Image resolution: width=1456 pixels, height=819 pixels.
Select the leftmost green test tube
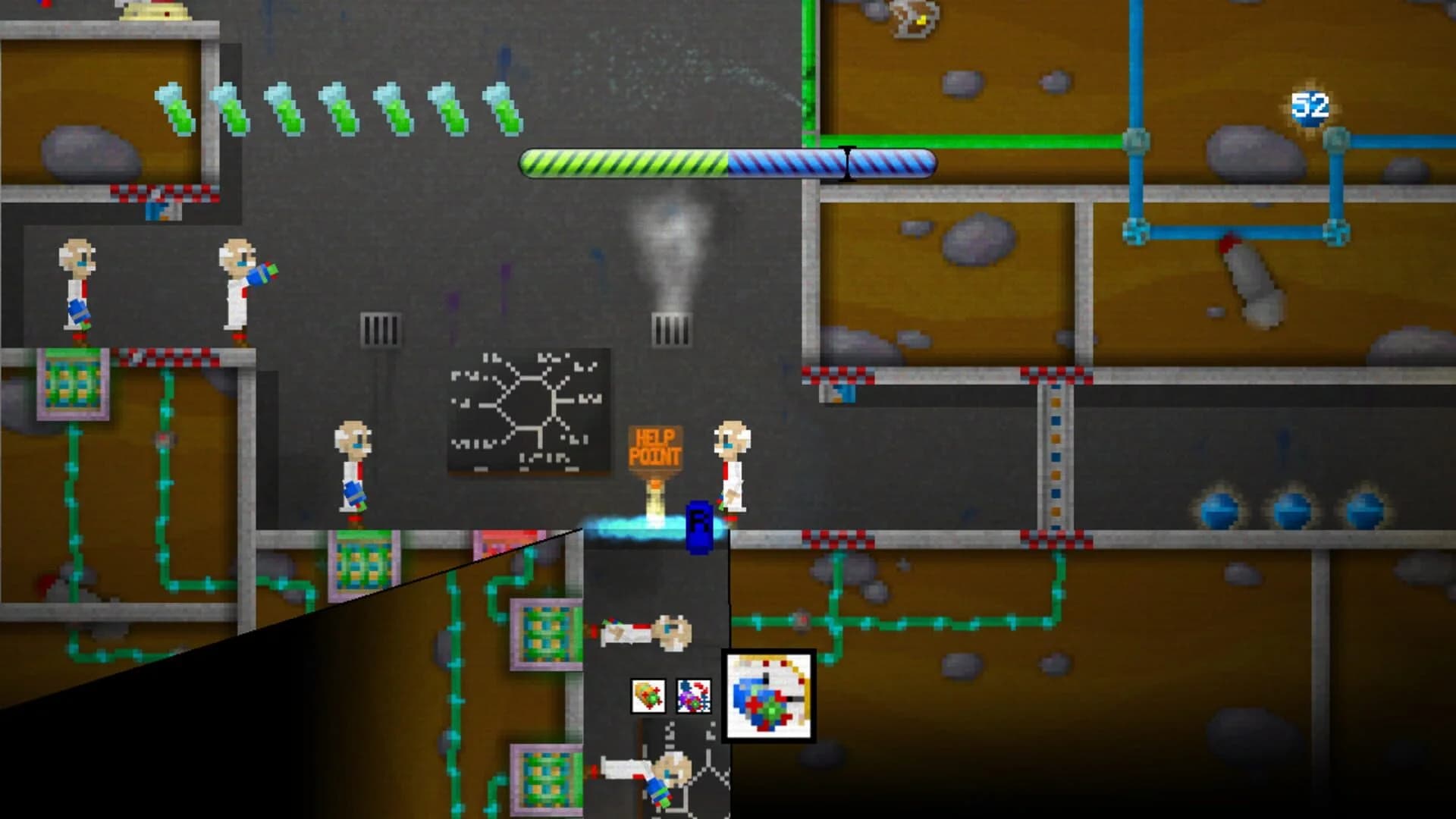coord(174,105)
